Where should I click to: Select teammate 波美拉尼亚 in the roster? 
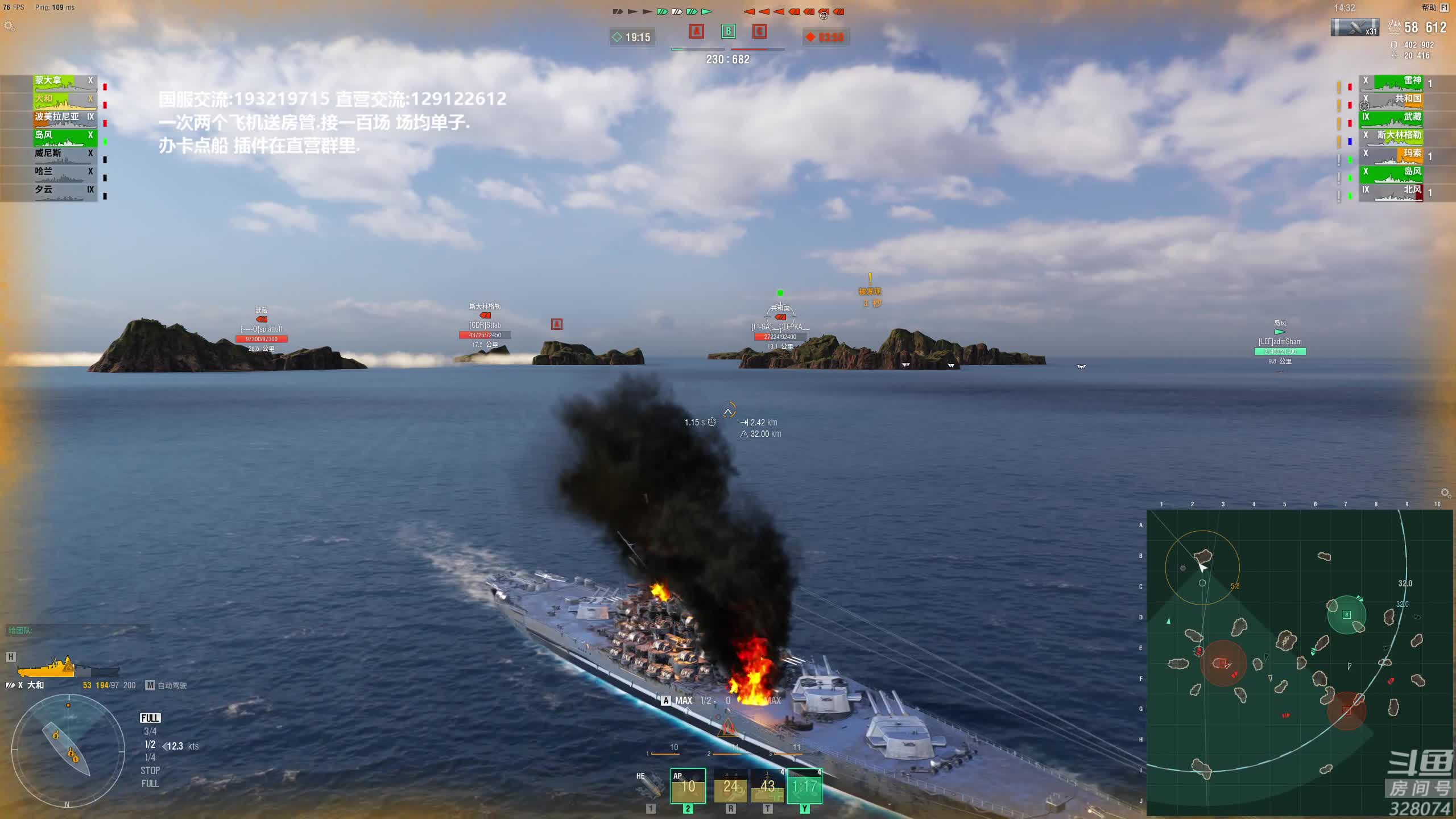[64, 118]
